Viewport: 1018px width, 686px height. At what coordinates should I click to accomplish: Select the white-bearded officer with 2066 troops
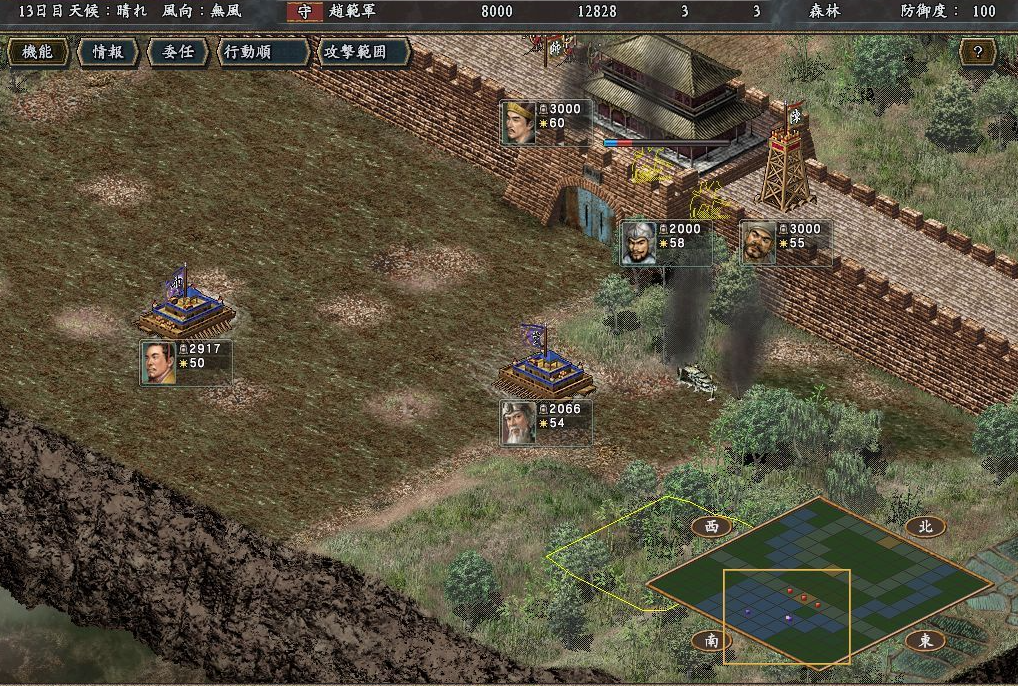pos(546,423)
